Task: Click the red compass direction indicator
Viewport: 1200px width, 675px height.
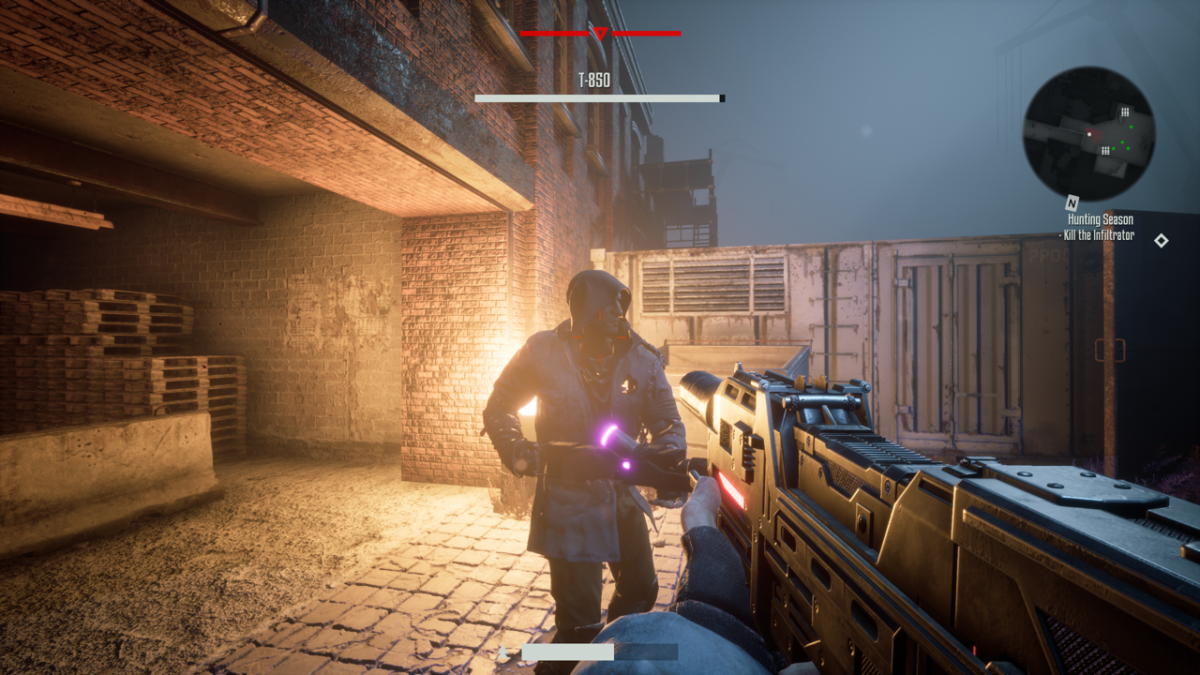Action: click(x=600, y=34)
